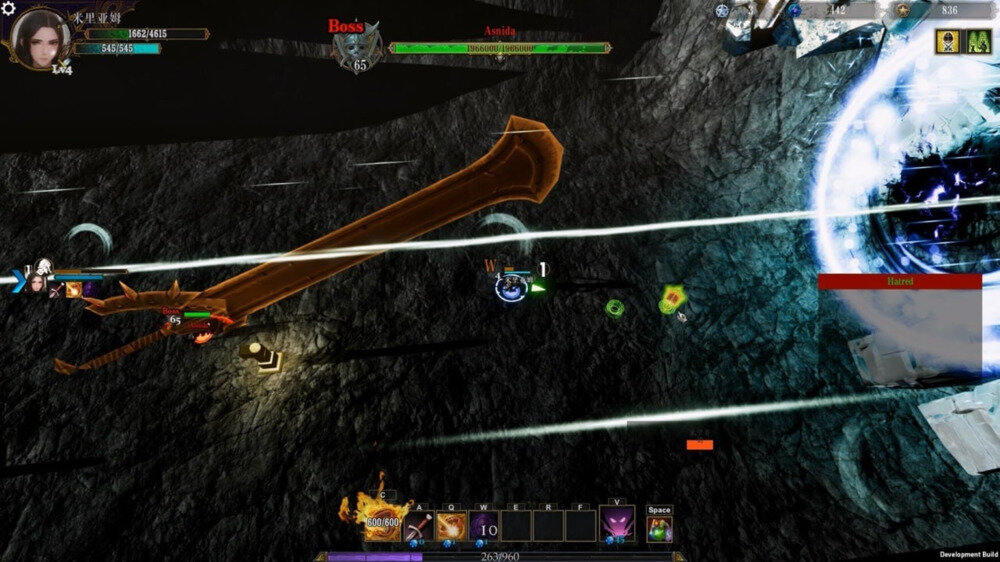Click the yellow skull and swords buff icon
1000x562 pixels.
tap(947, 41)
